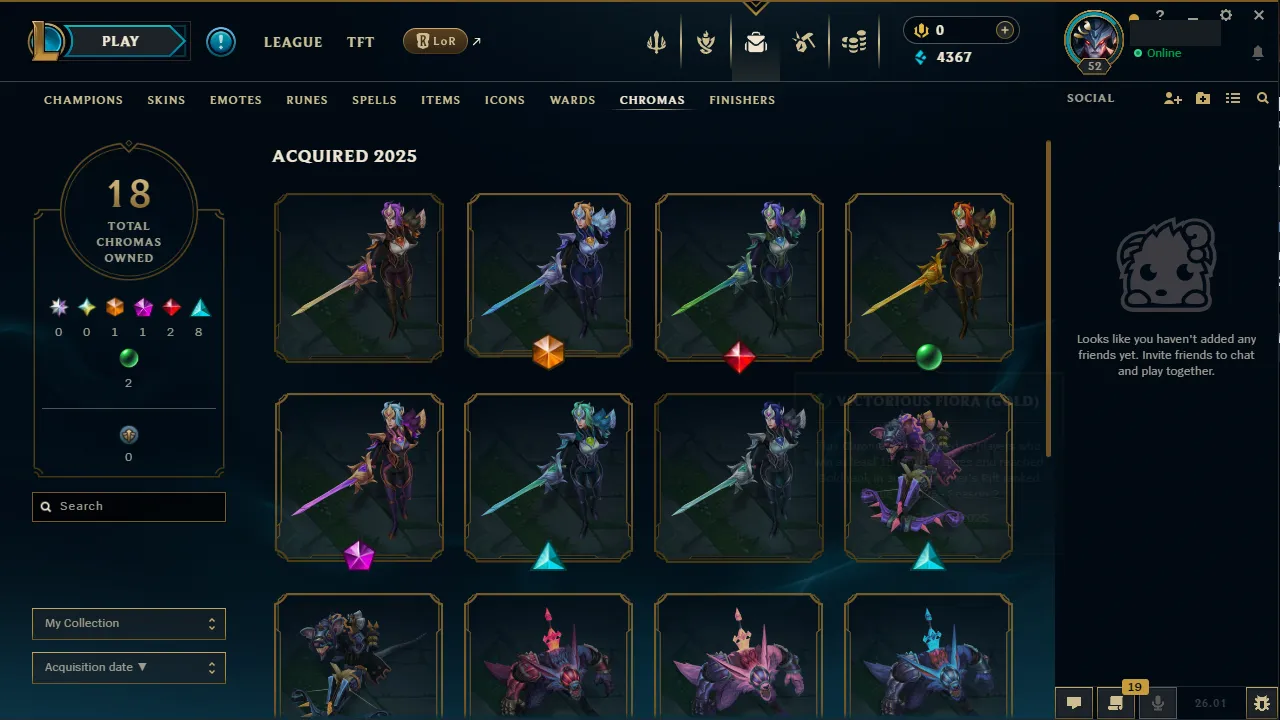1280x720 pixels.
Task: Collapse the top bar with the golden chevron
Action: click(x=755, y=8)
